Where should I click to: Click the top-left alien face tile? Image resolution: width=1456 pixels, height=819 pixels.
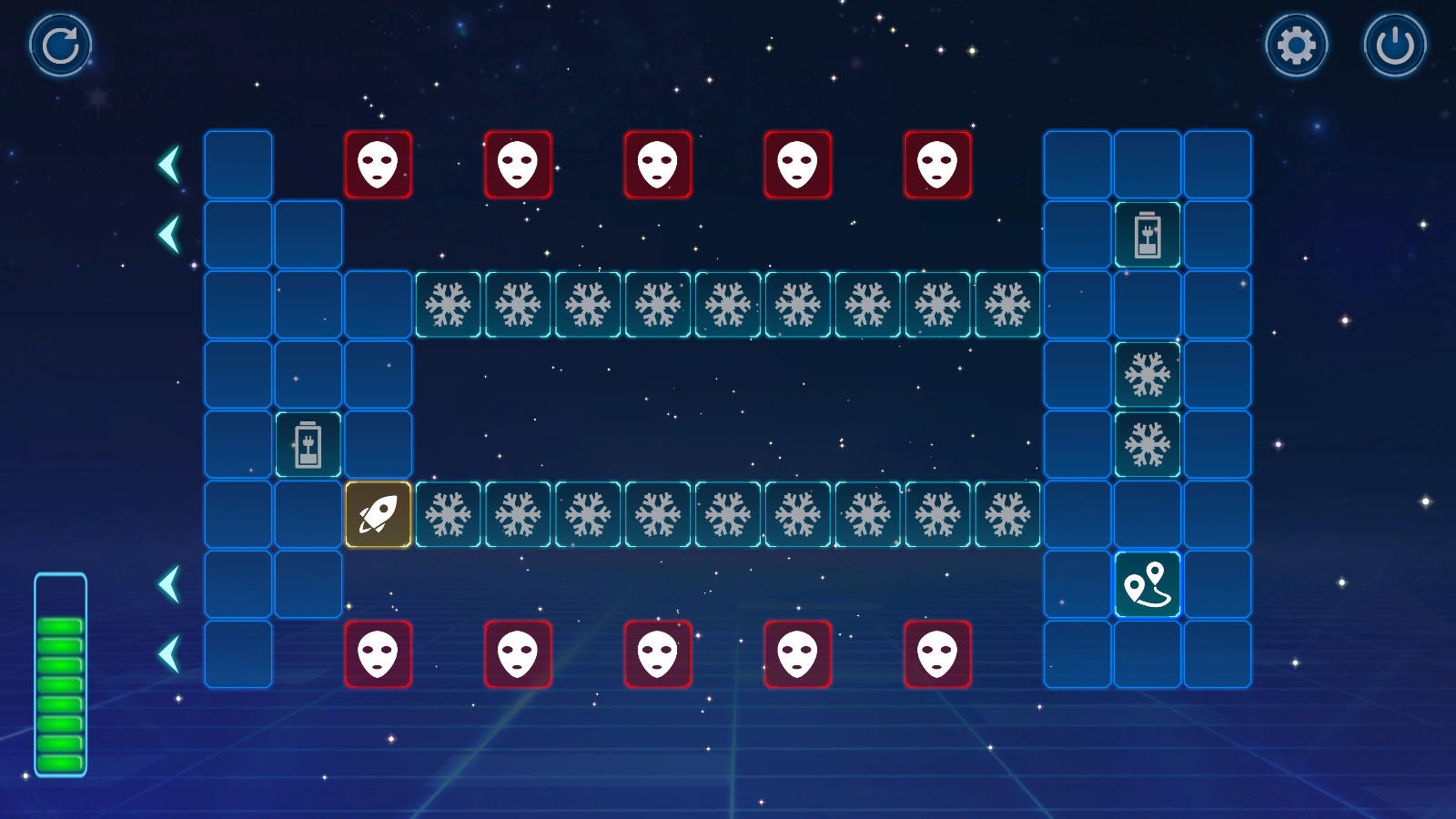(379, 164)
